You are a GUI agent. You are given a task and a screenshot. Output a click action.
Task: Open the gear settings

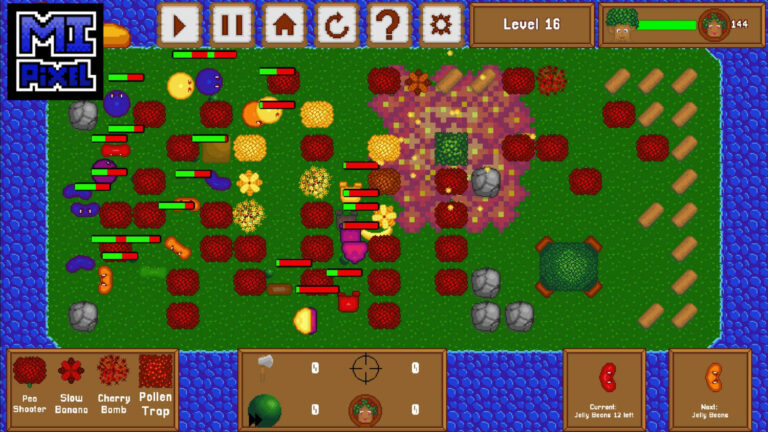pos(441,24)
